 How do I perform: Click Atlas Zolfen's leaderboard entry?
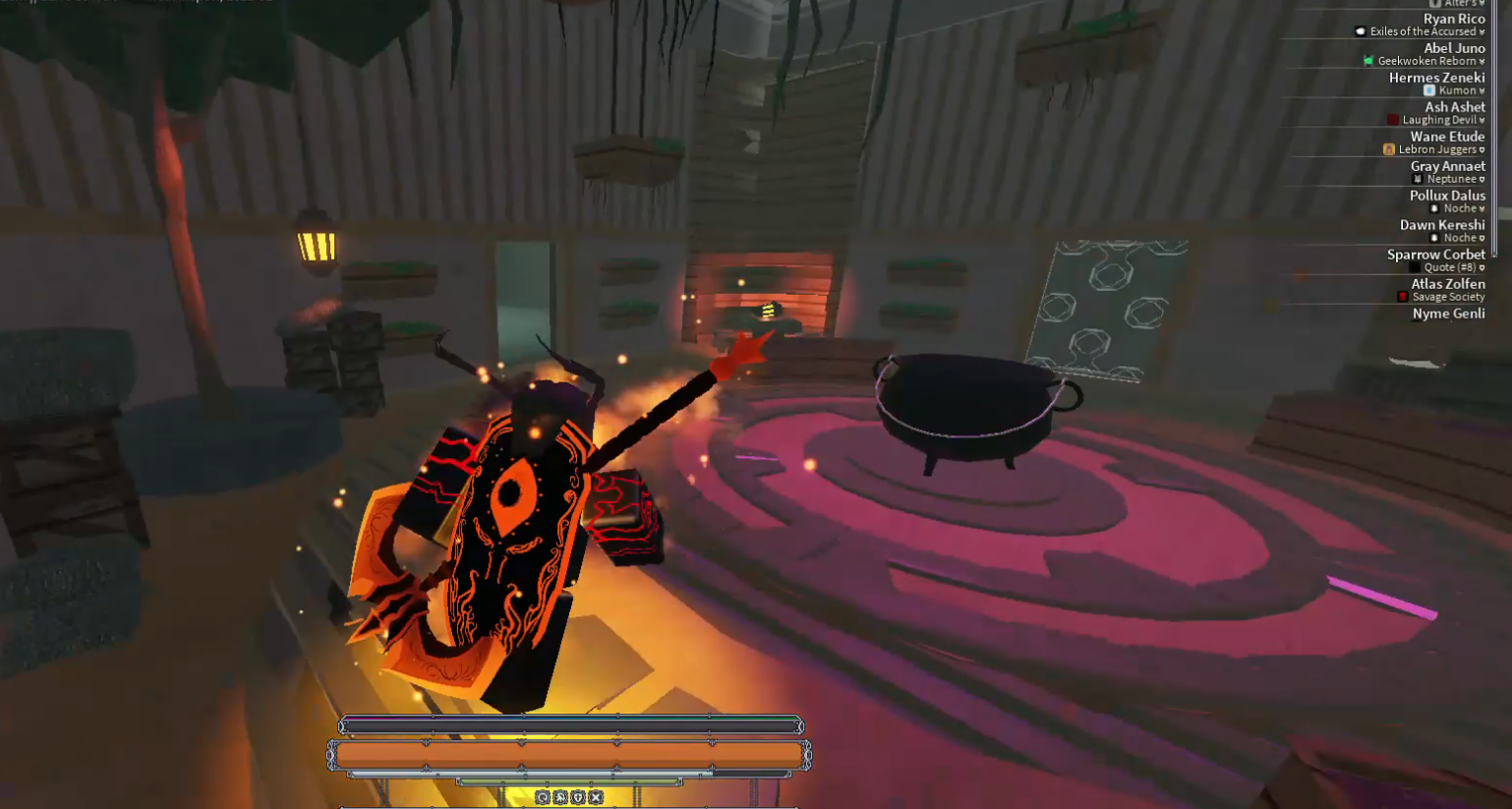pos(1447,285)
